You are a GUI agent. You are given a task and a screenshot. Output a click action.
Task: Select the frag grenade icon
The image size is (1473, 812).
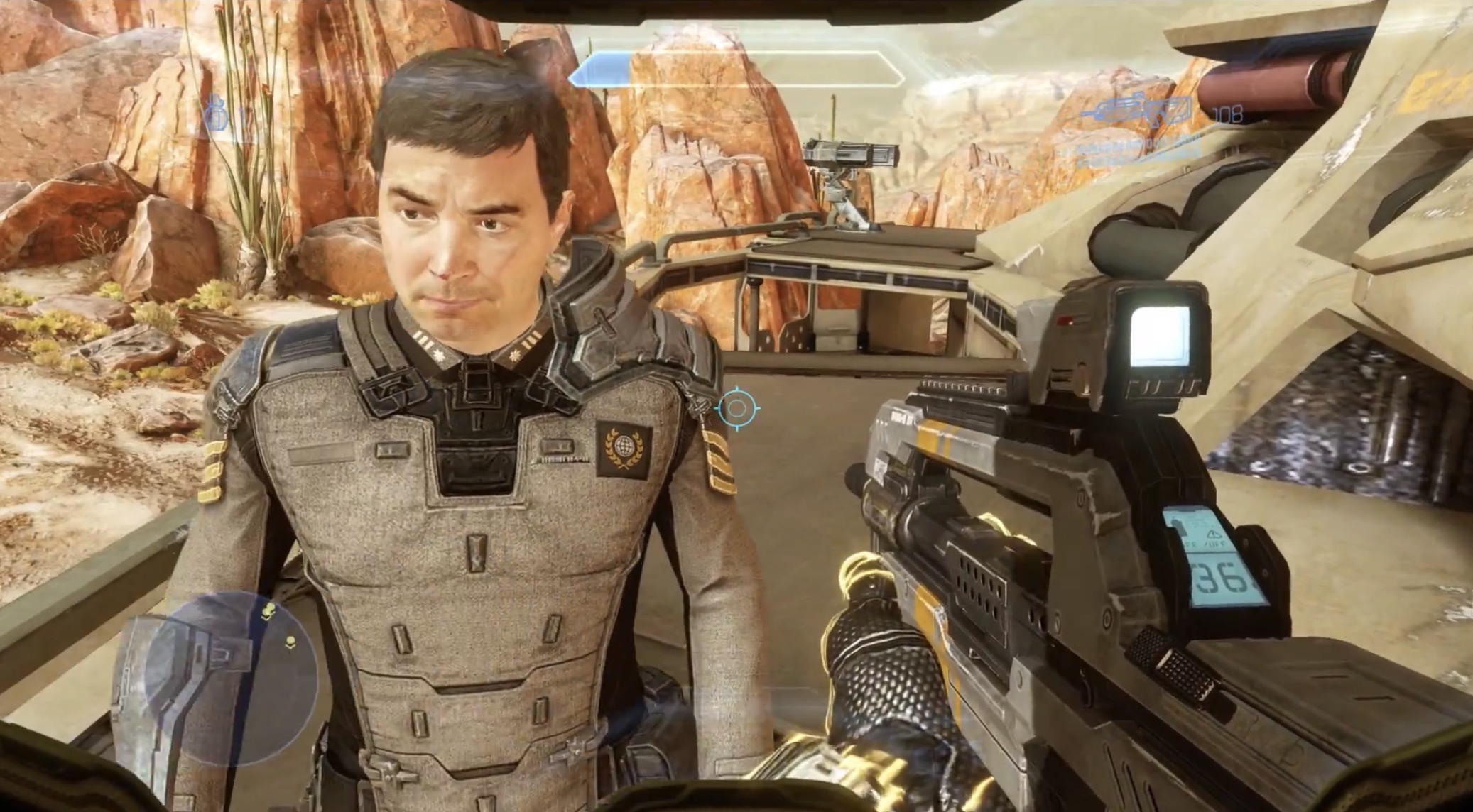[x=217, y=115]
